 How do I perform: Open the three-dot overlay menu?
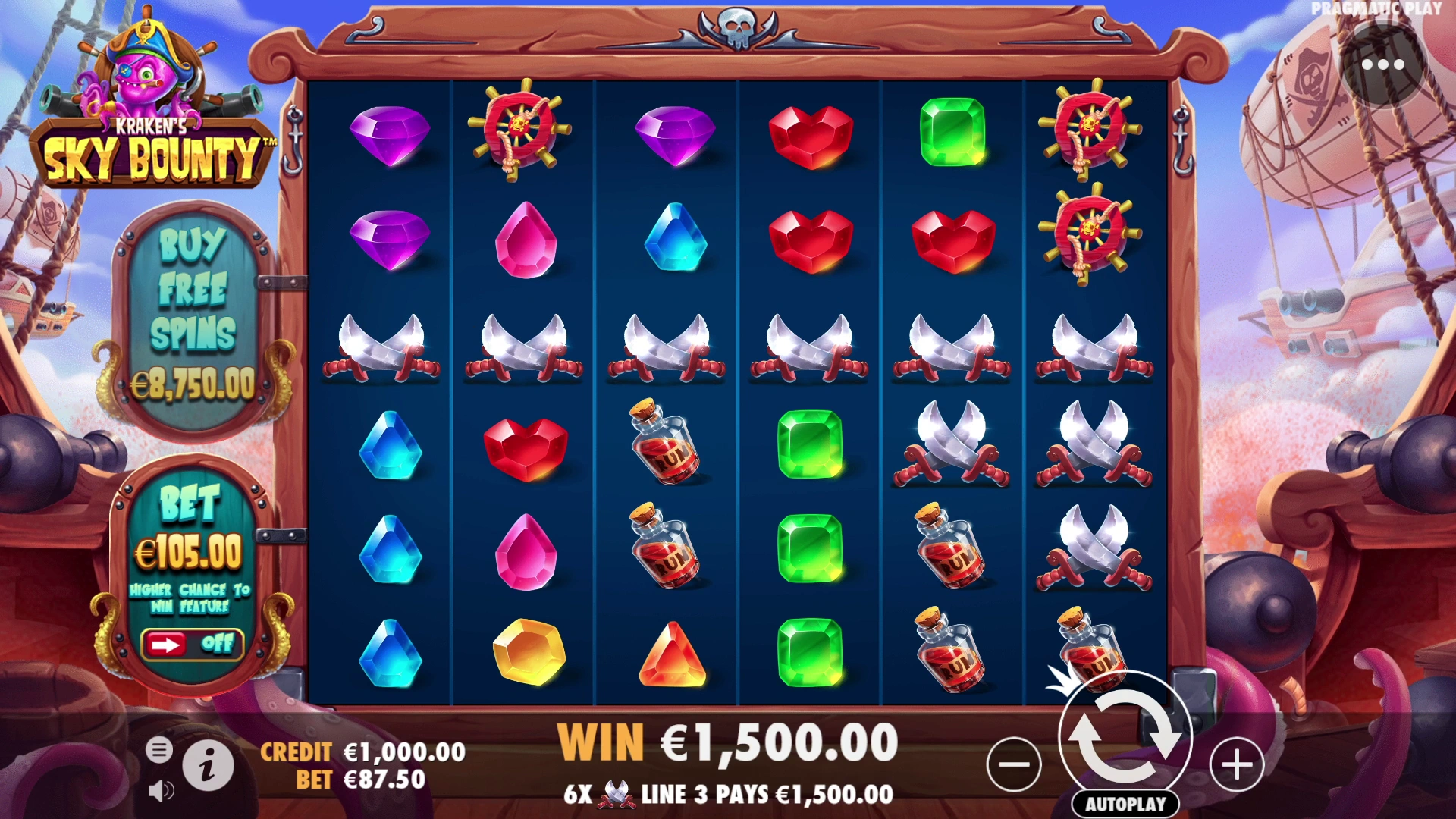(1383, 65)
